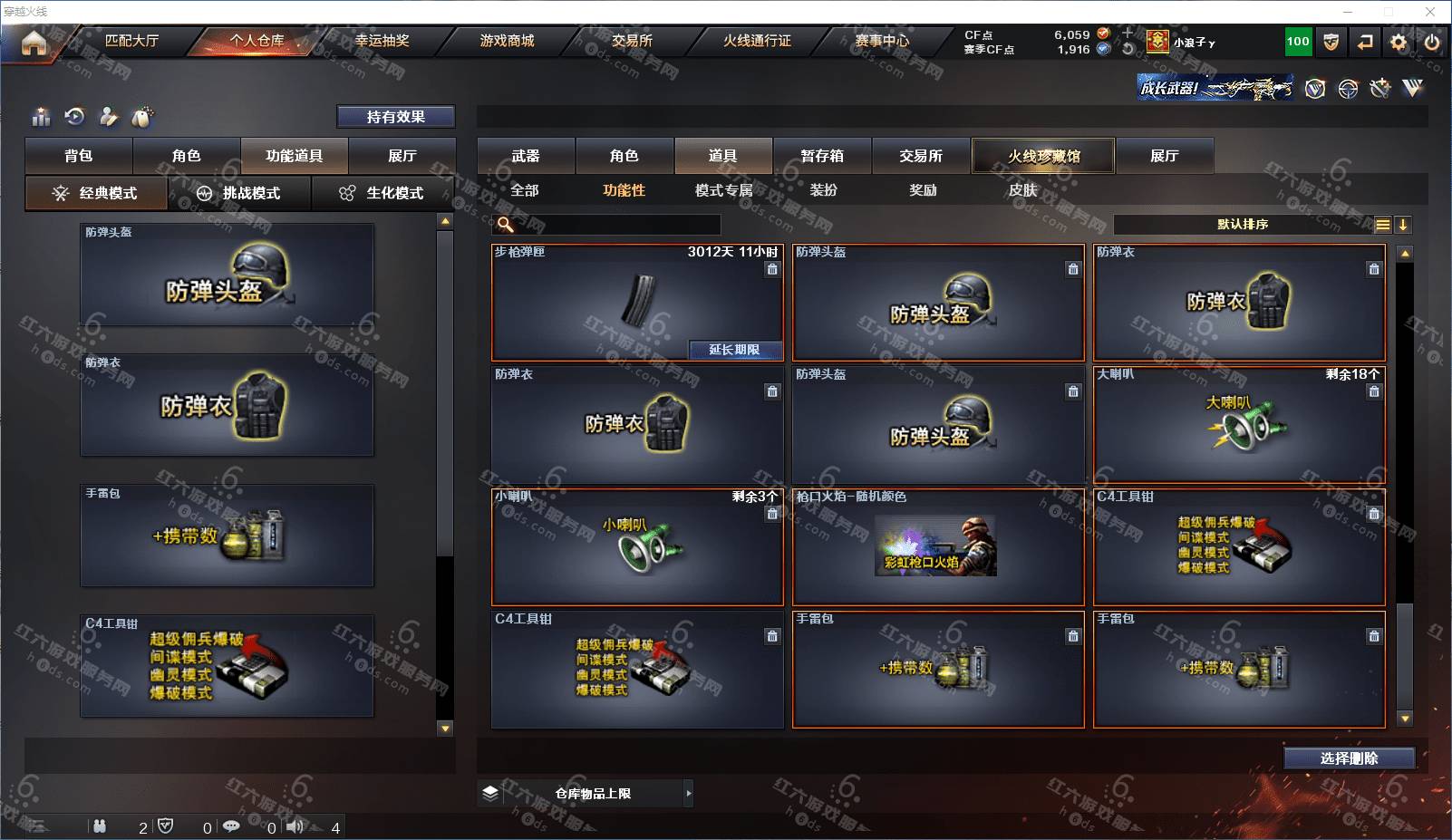The image size is (1452, 840).
Task: Open the 赛事中心 tournament center
Action: point(881,41)
